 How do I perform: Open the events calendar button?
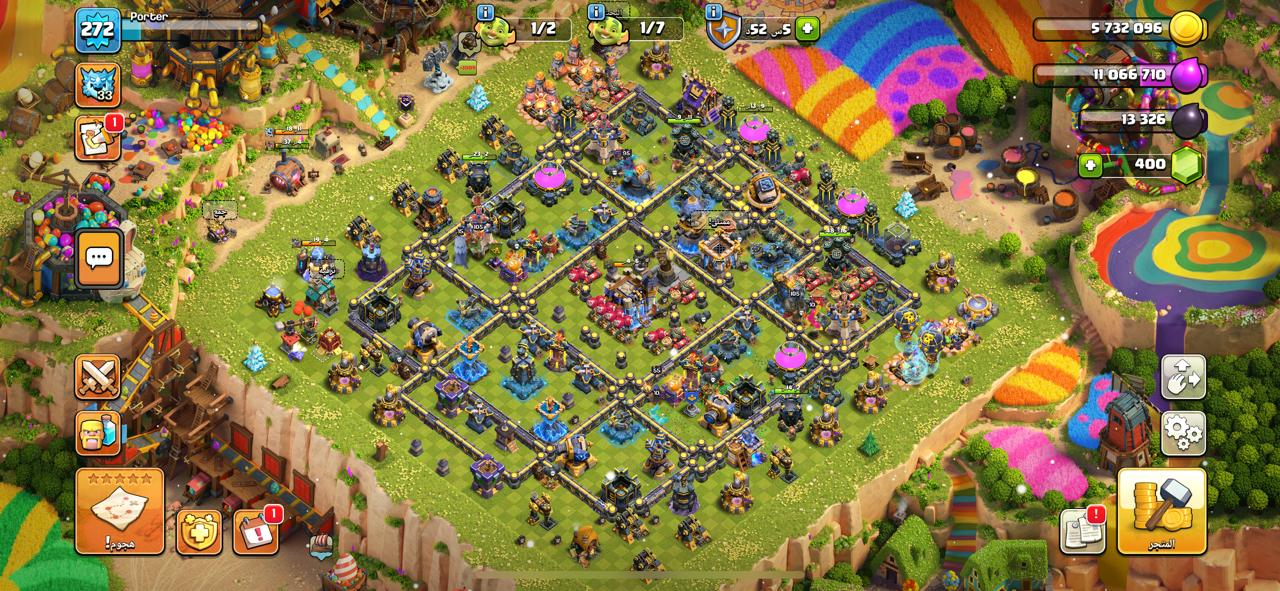pos(256,531)
